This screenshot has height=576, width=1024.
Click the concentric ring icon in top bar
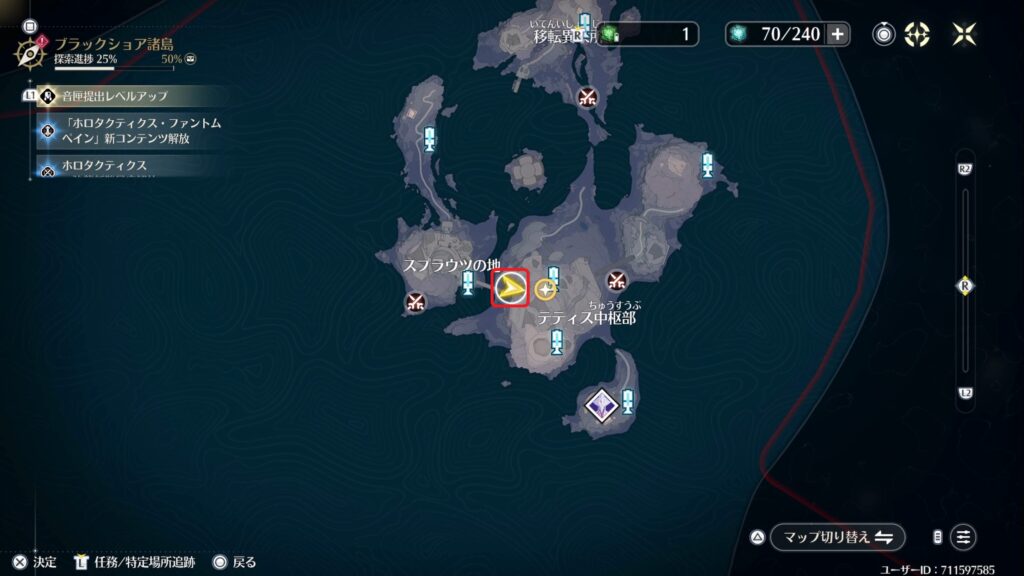pyautogui.click(x=884, y=34)
